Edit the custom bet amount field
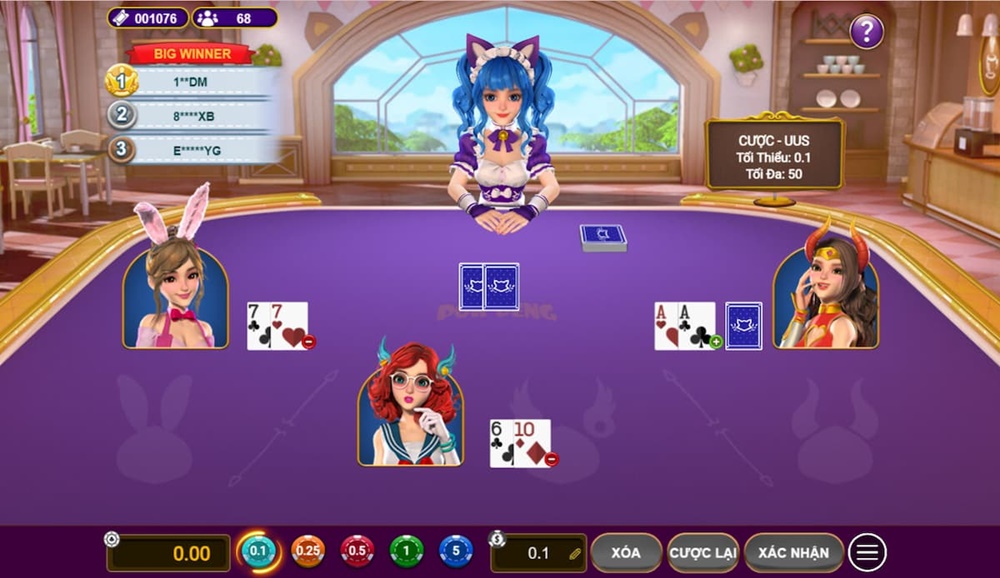This screenshot has width=1000, height=578. pyautogui.click(x=539, y=553)
